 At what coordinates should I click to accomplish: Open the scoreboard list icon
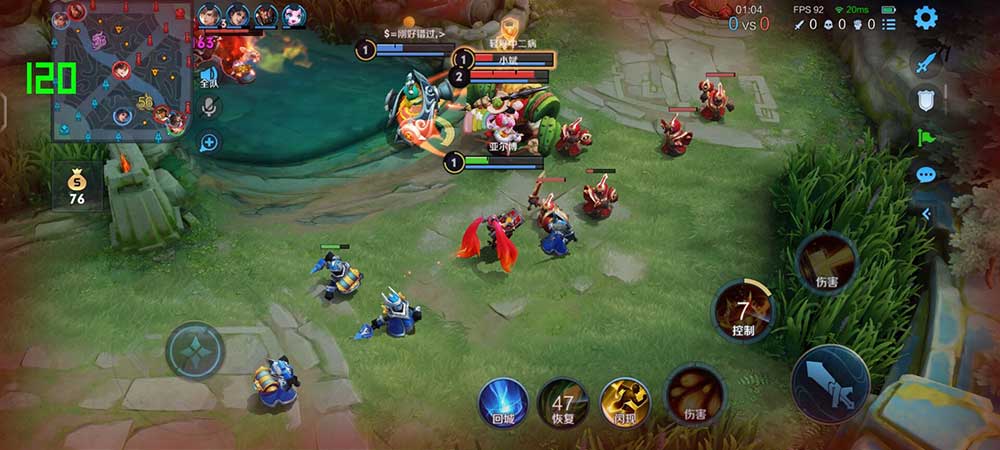(888, 24)
